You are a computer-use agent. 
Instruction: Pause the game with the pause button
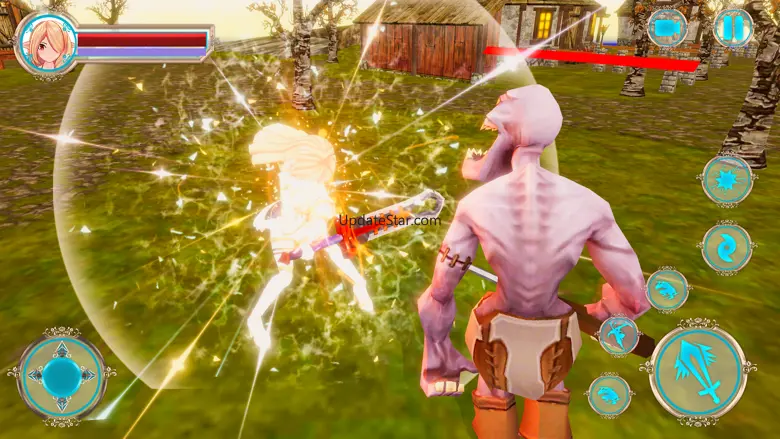pos(733,27)
